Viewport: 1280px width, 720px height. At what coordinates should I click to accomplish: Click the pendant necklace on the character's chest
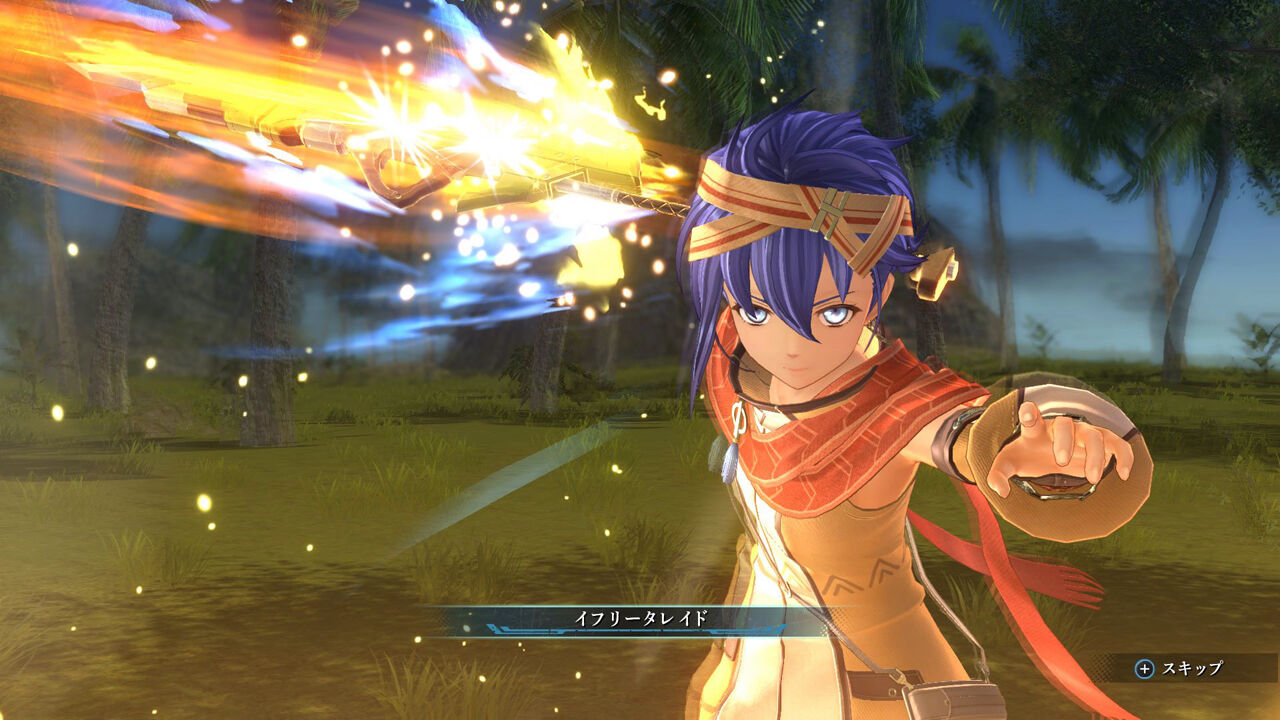click(x=732, y=450)
